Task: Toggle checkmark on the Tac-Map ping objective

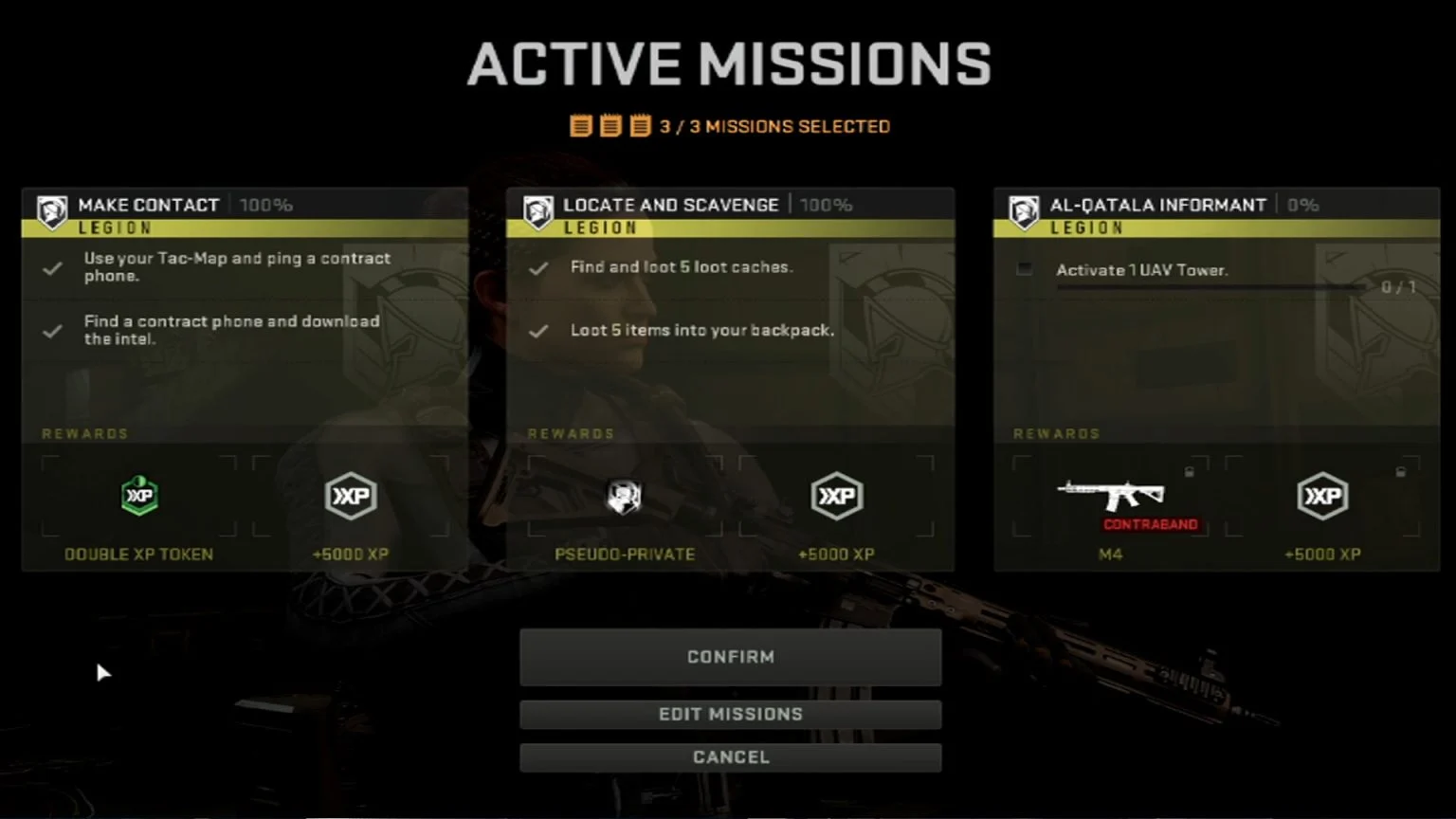Action: [x=52, y=268]
